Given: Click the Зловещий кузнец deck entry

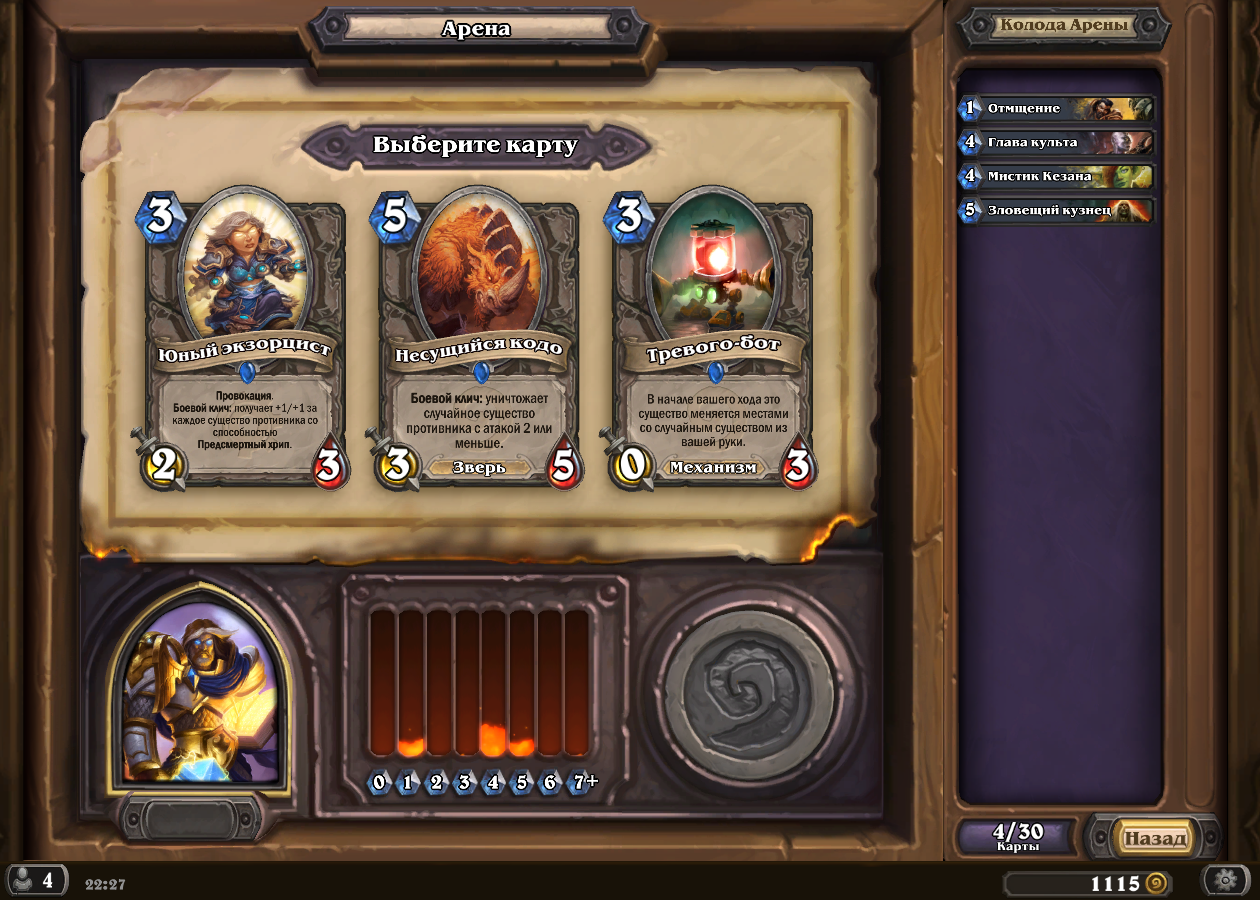Looking at the screenshot, I should click(x=1057, y=210).
